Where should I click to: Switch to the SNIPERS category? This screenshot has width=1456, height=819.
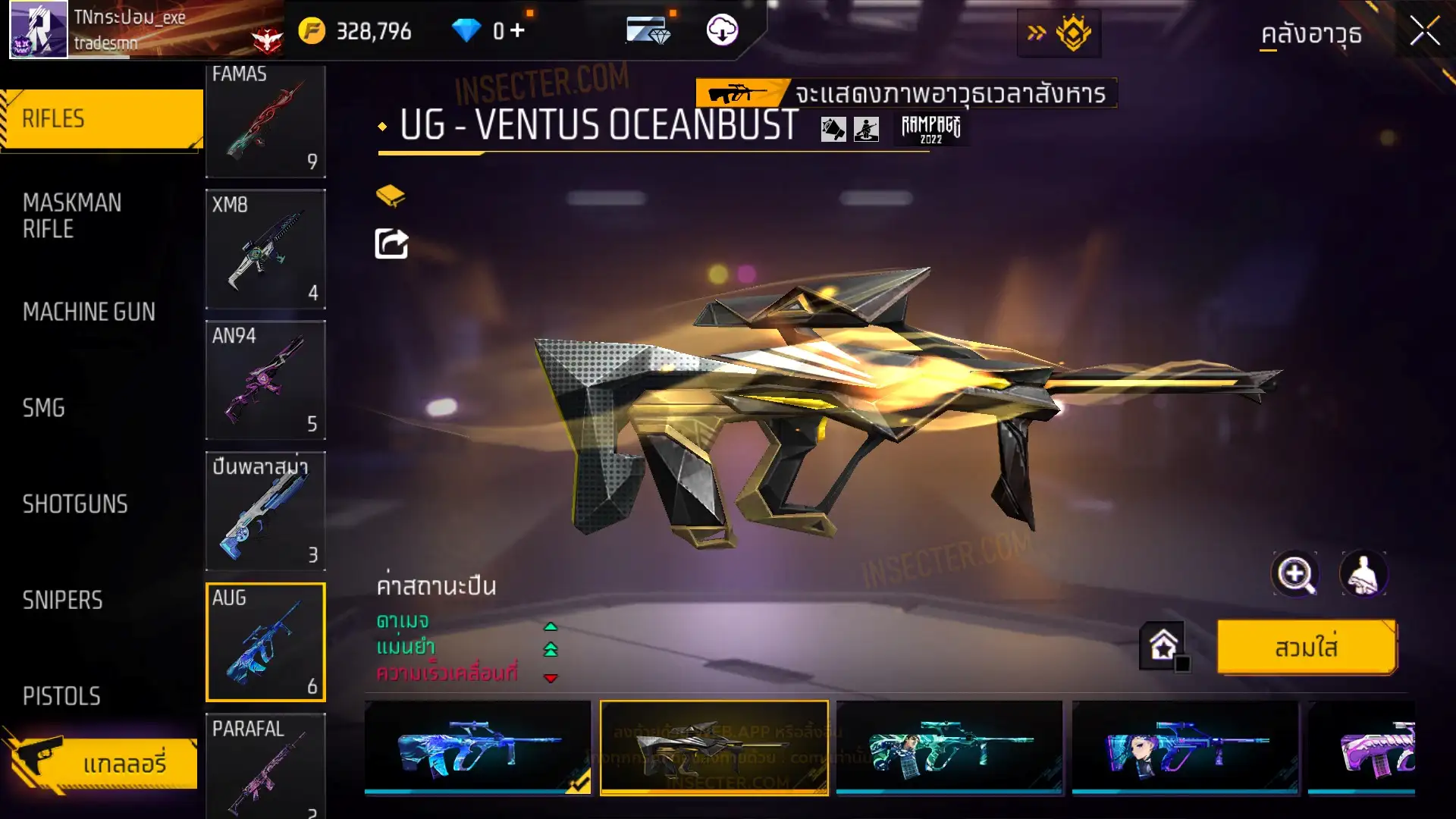coord(62,601)
